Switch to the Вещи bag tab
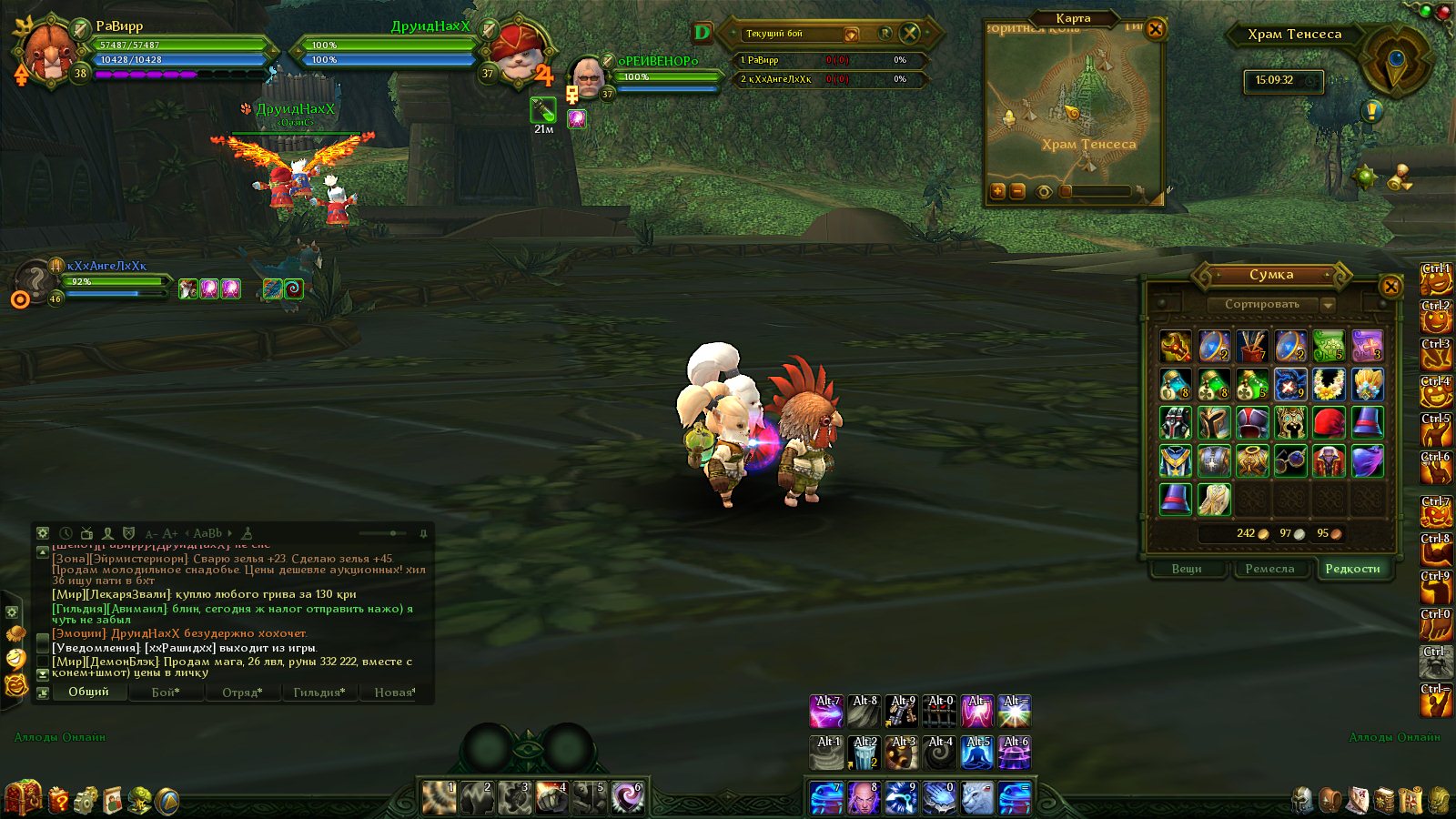 point(1187,569)
